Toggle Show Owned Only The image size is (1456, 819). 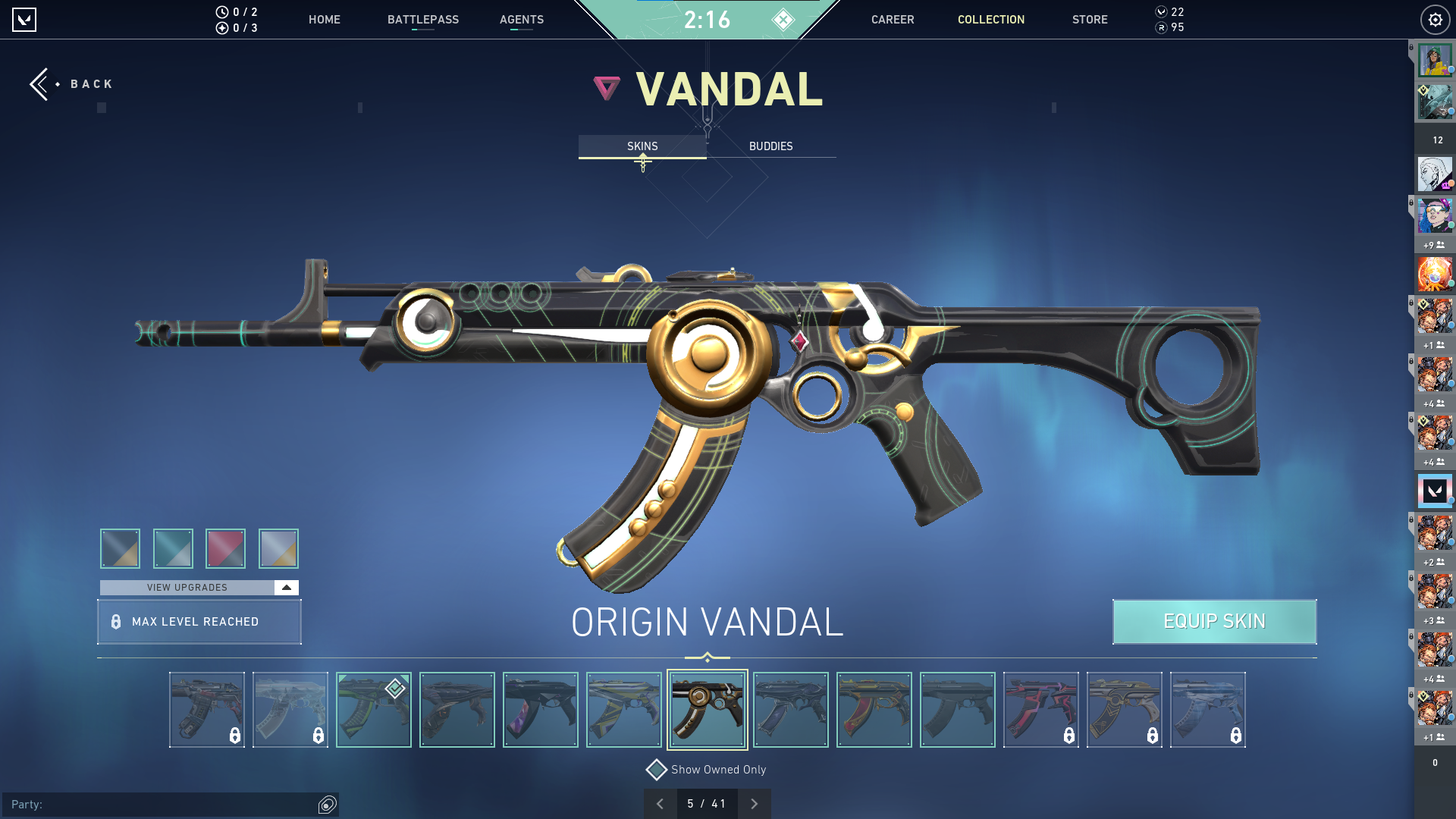click(x=657, y=770)
